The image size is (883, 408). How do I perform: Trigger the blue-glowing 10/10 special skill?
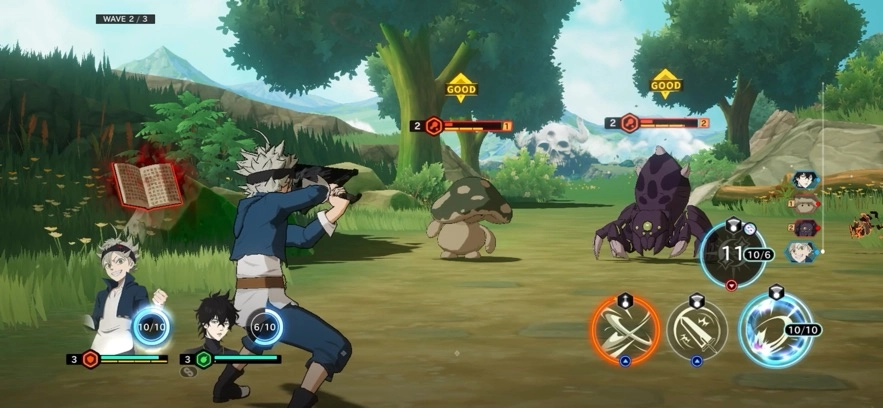click(x=774, y=329)
